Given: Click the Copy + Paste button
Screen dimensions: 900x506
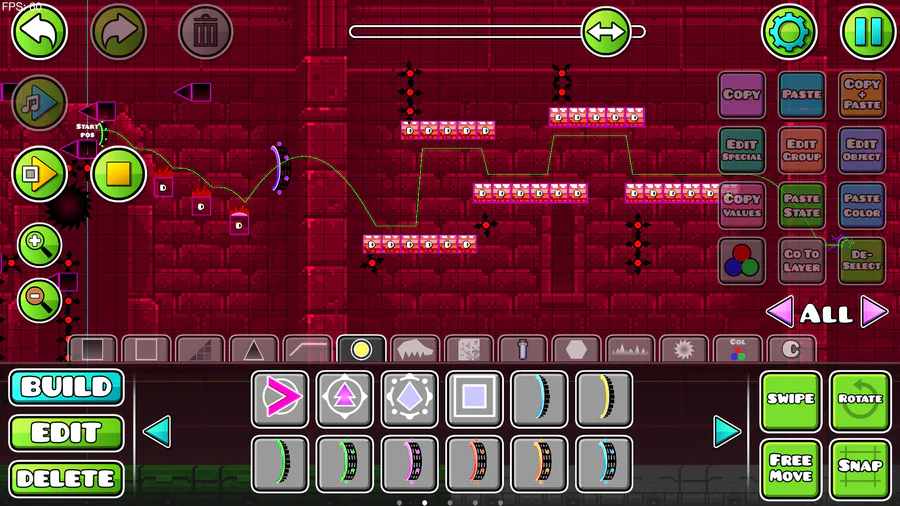Looking at the screenshot, I should click(861, 96).
